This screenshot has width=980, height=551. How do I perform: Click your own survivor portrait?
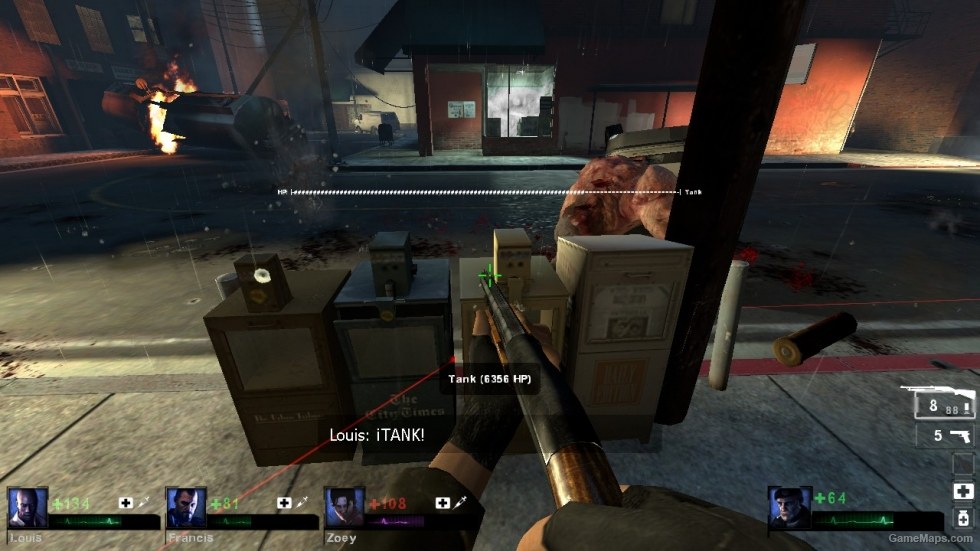(788, 508)
